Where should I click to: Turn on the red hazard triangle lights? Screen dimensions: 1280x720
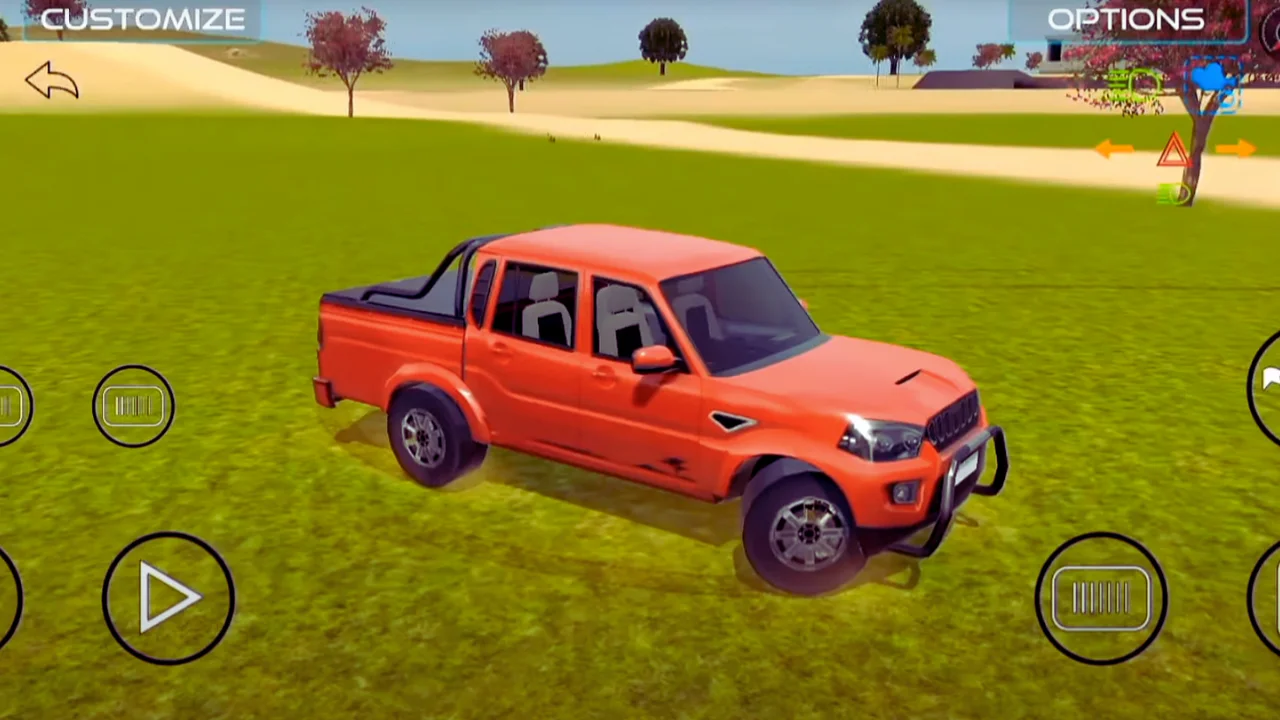(x=1173, y=151)
